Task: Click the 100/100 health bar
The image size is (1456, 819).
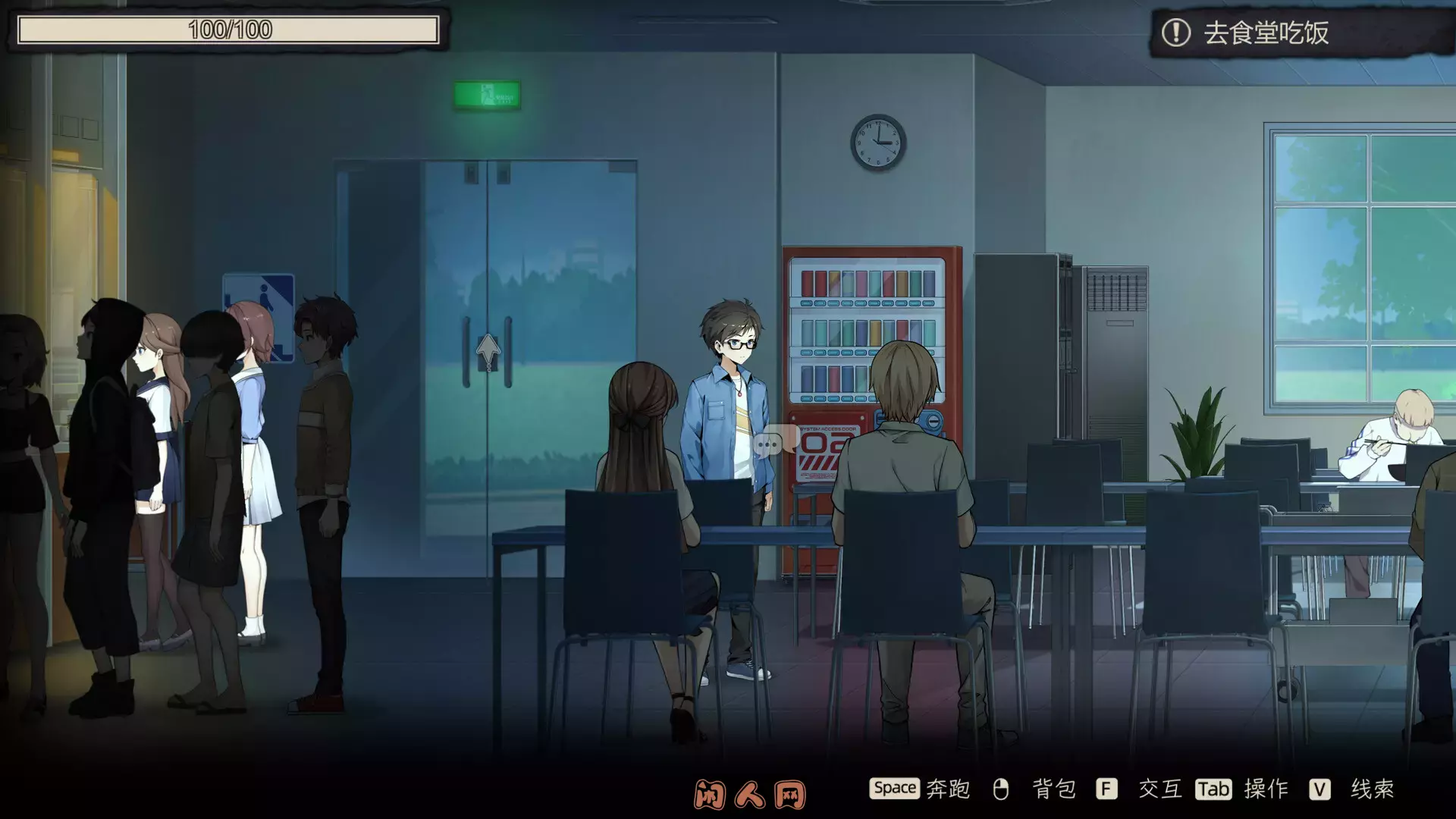Action: 227,31
